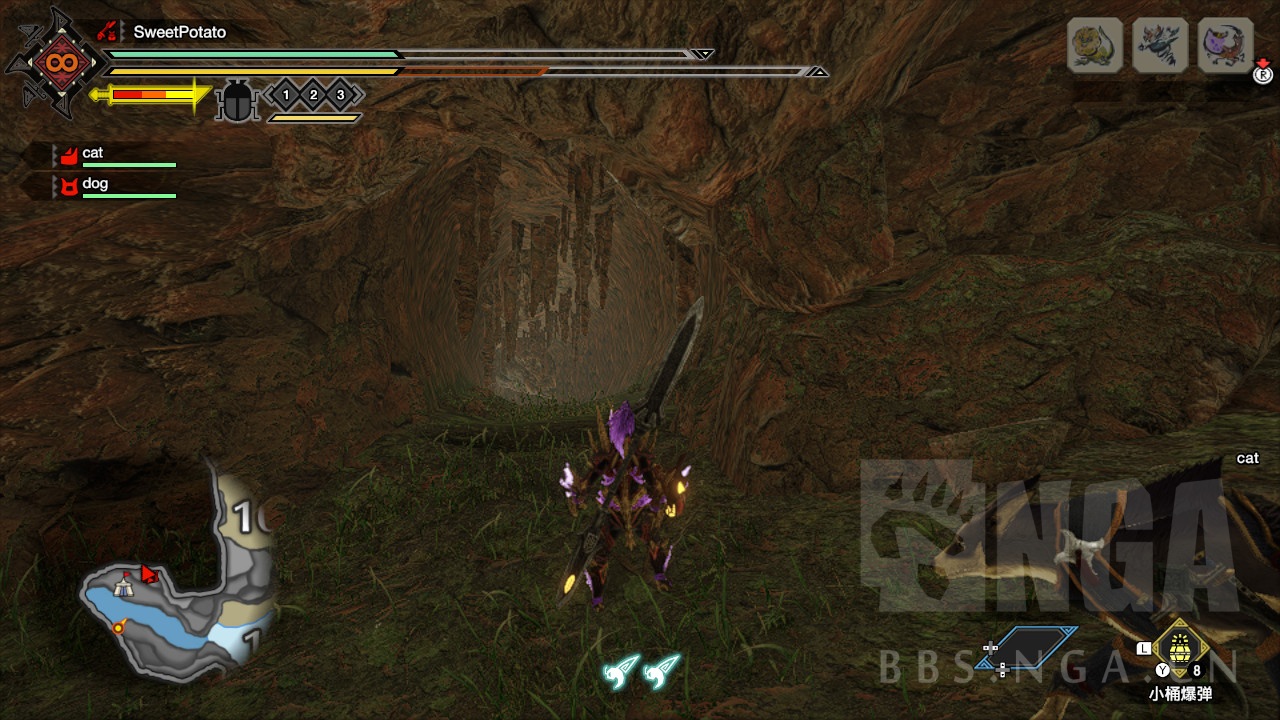Click the orange marker on the minimap
Image resolution: width=1280 pixels, height=720 pixels.
pyautogui.click(x=119, y=627)
